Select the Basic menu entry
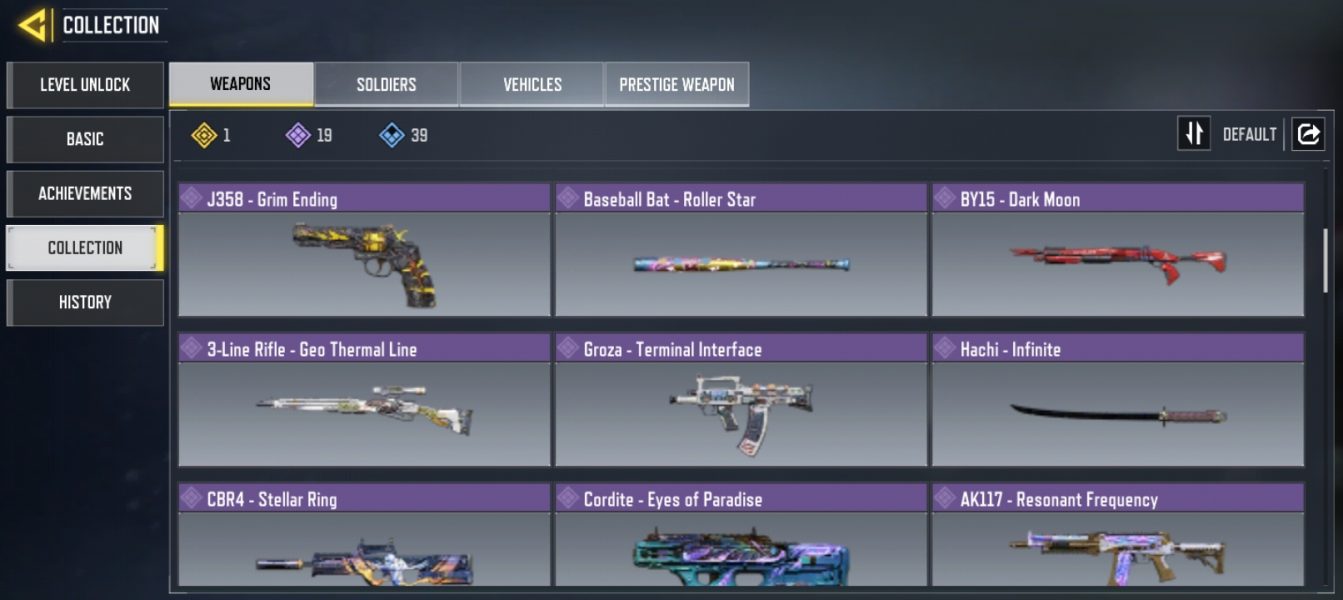 85,139
